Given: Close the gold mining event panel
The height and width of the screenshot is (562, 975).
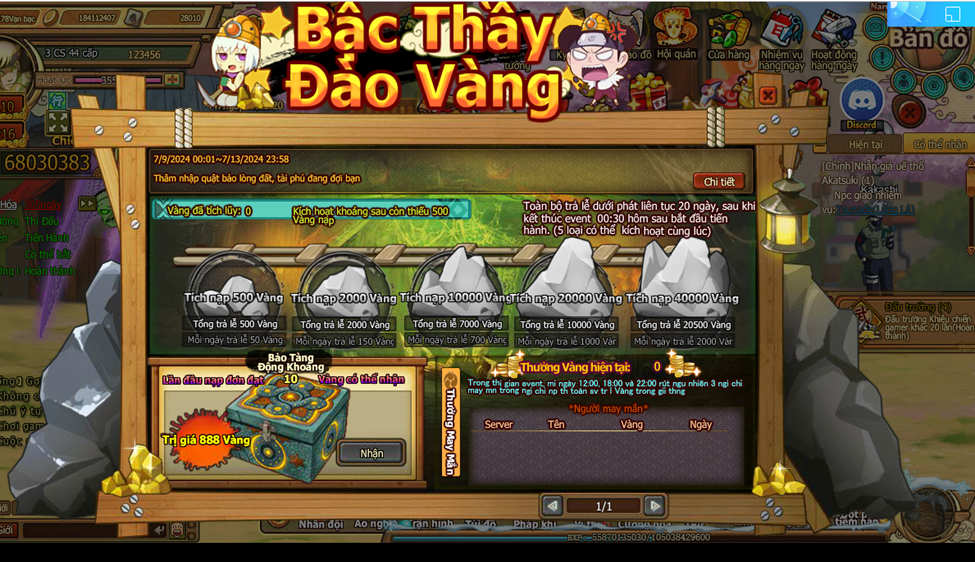Looking at the screenshot, I should 768,96.
